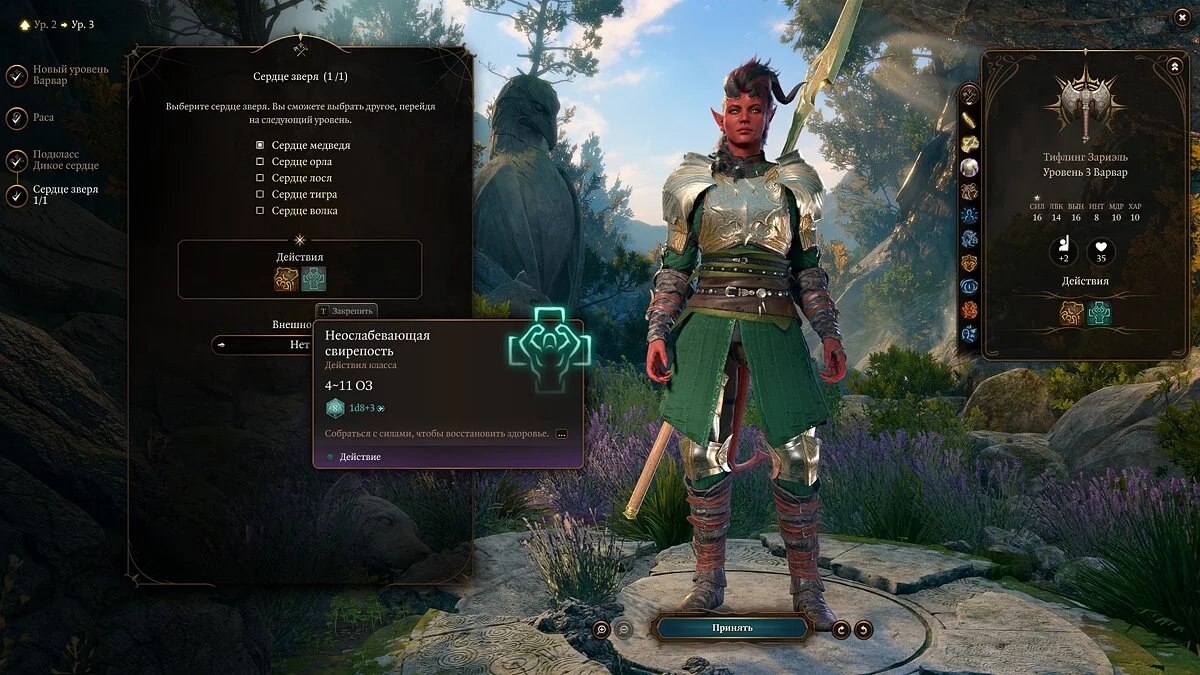Image resolution: width=1200 pixels, height=675 pixels.
Task: Open the eye icon tab in side strip
Action: (x=969, y=287)
